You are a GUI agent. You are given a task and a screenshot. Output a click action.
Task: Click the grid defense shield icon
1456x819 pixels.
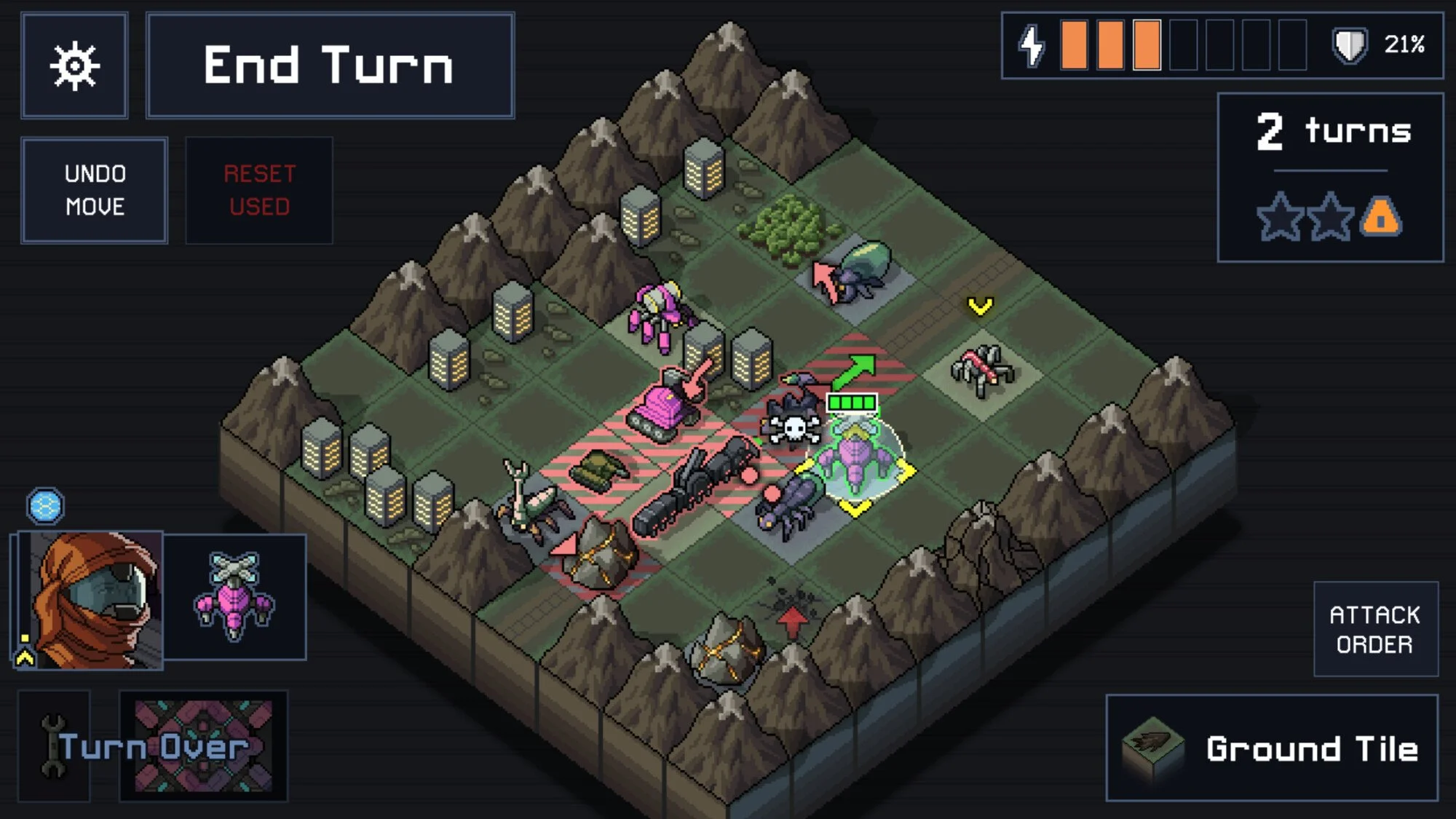pyautogui.click(x=1349, y=45)
